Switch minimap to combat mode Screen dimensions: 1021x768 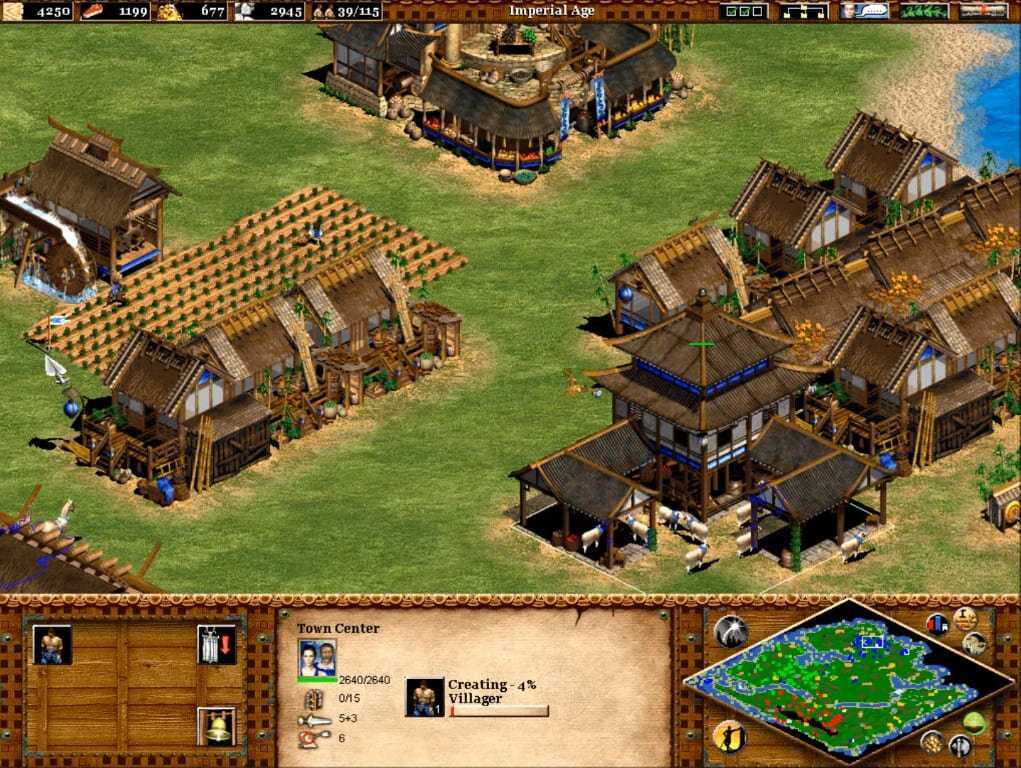(x=959, y=745)
